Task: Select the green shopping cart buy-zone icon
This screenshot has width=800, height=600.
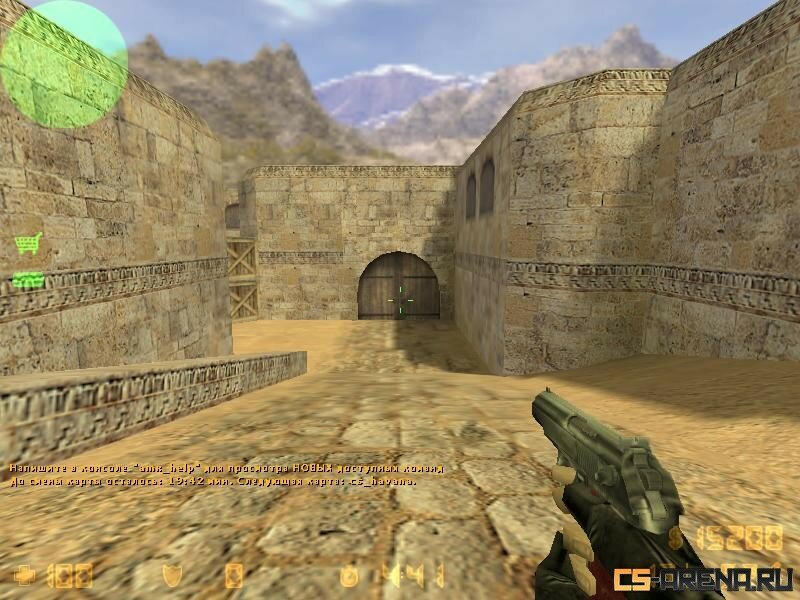Action: pos(28,243)
